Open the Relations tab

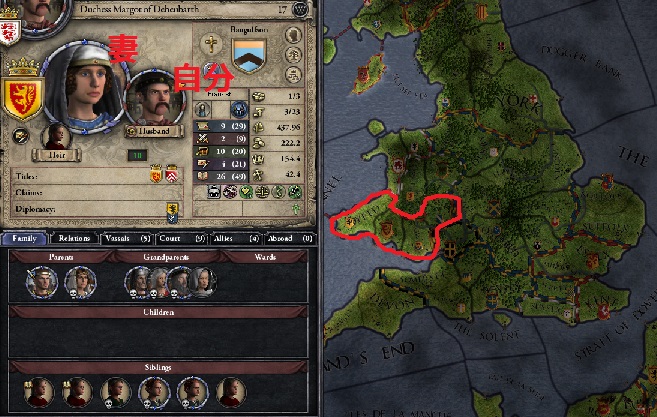75,238
